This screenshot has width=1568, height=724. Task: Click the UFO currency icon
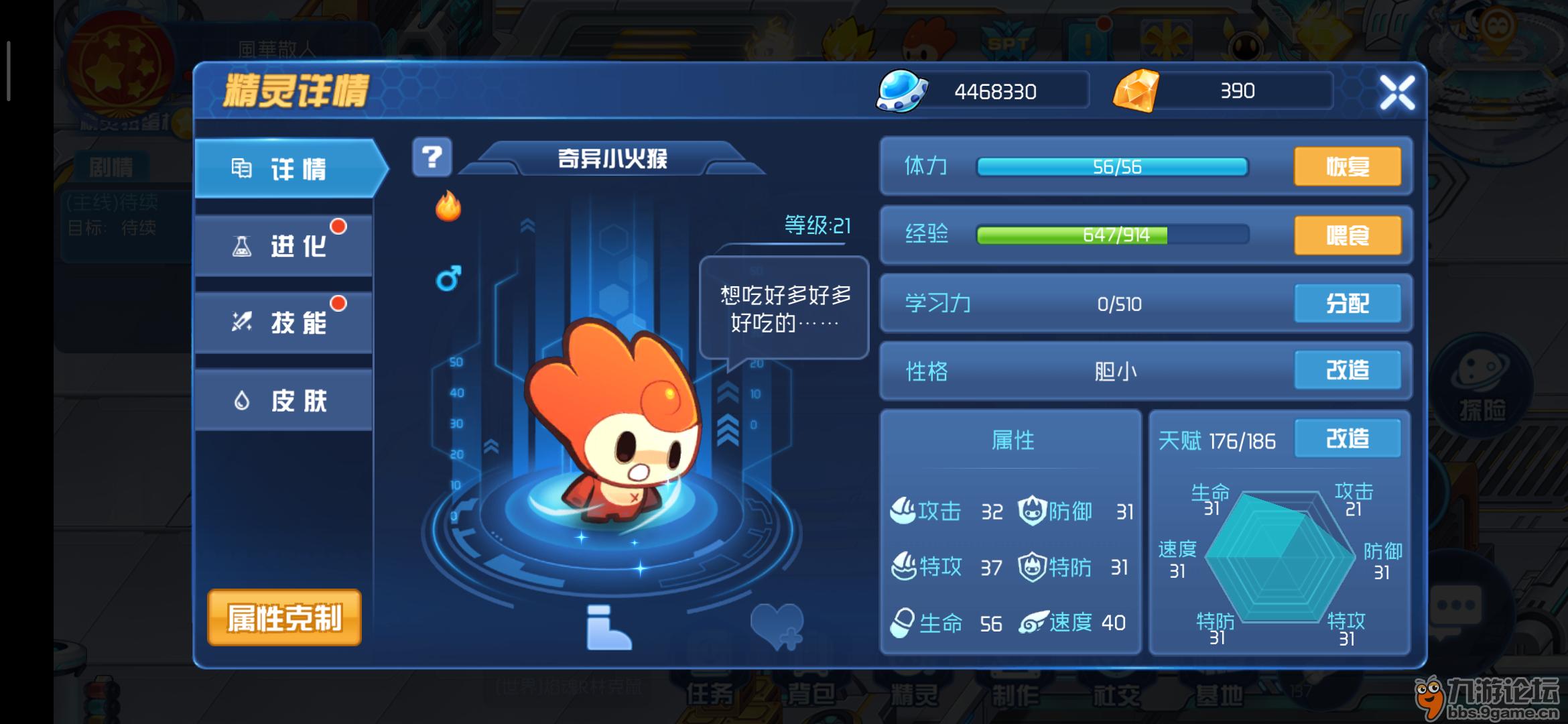901,90
